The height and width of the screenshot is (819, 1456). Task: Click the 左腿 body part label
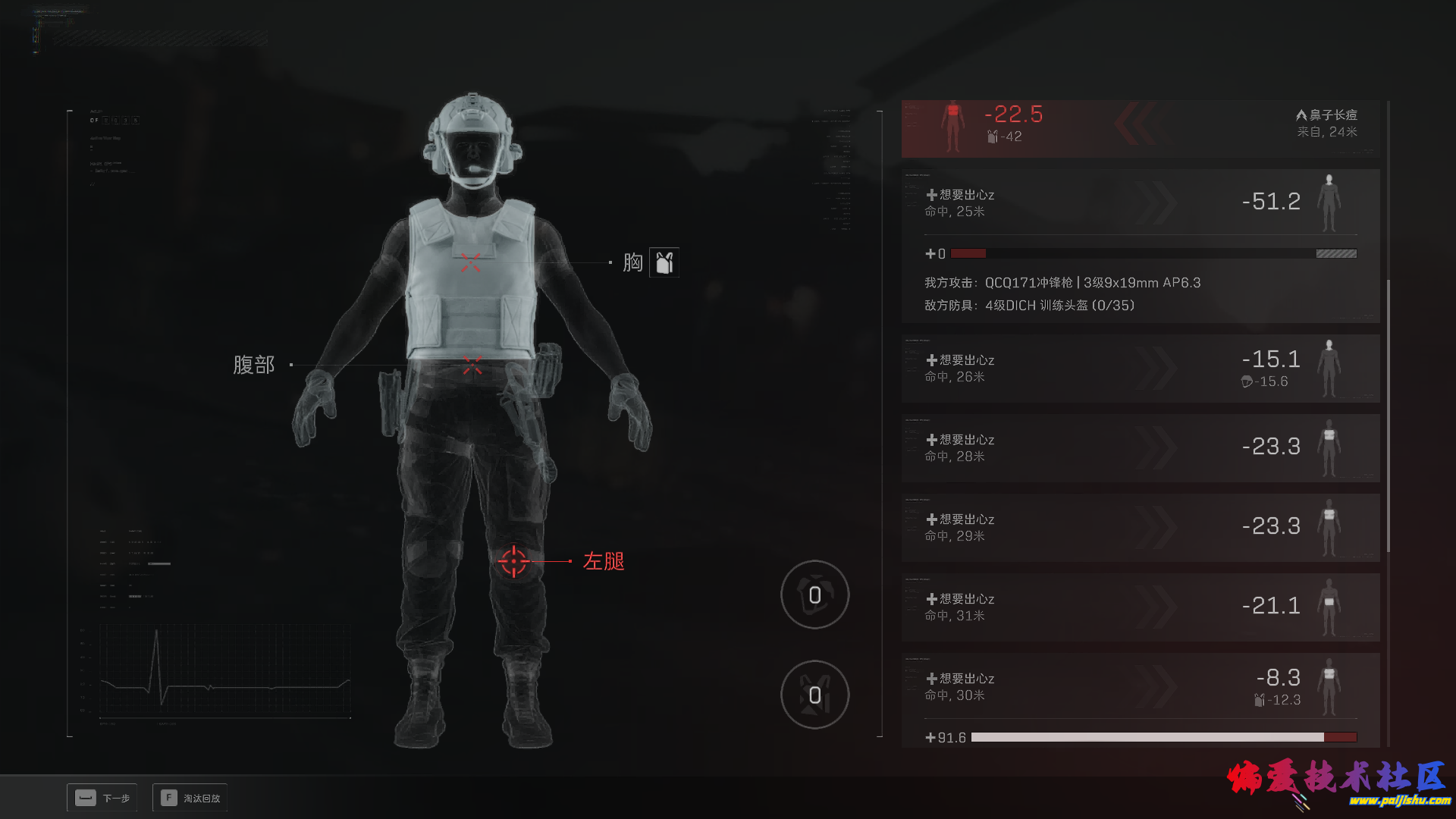pos(603,562)
